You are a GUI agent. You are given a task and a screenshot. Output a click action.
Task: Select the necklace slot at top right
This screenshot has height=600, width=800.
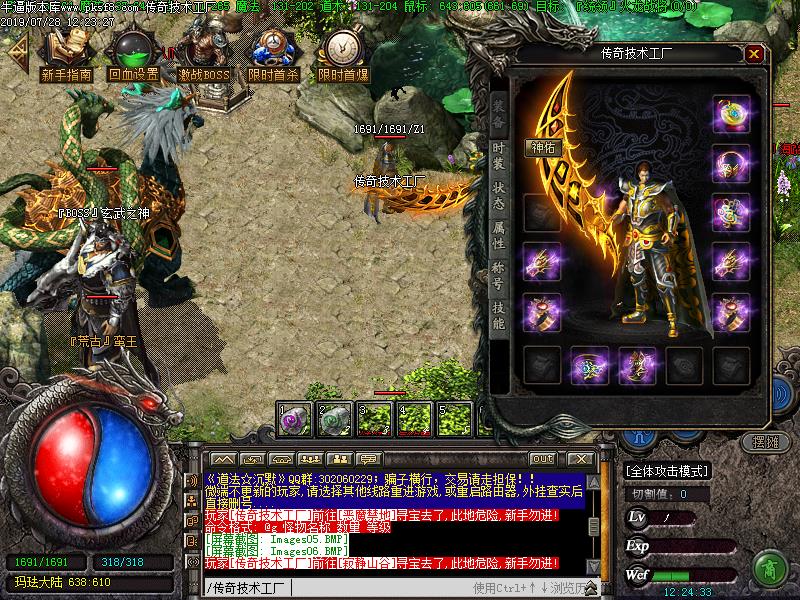point(732,115)
